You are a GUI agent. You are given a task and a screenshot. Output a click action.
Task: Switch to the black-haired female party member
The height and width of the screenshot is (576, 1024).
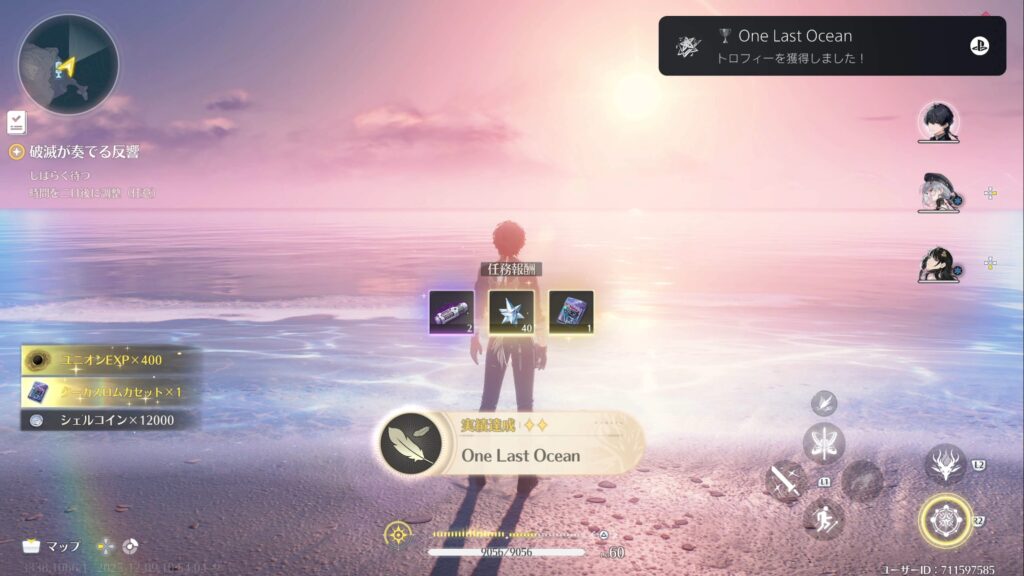(x=938, y=263)
